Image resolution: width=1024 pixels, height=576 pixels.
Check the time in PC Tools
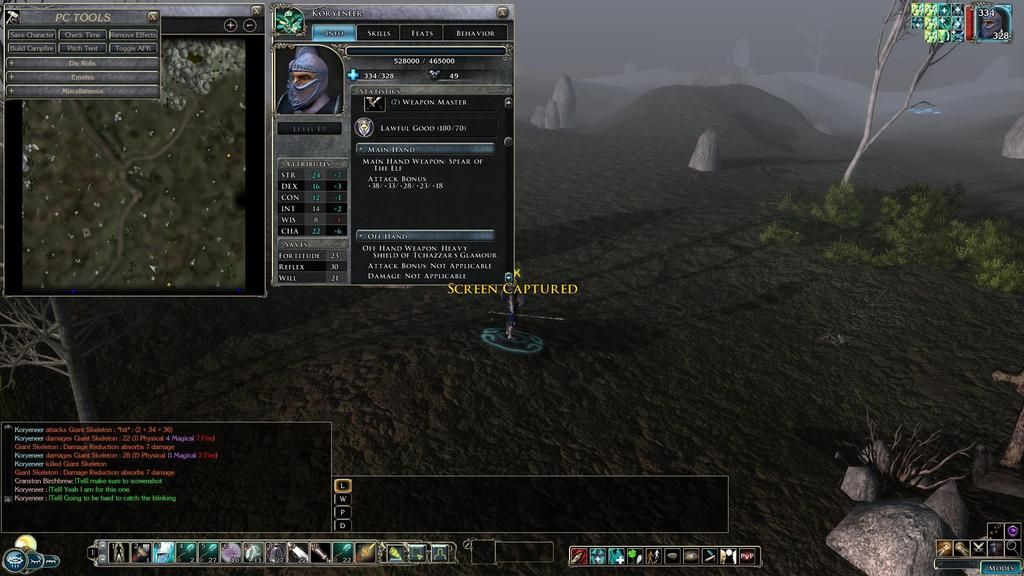[83, 35]
